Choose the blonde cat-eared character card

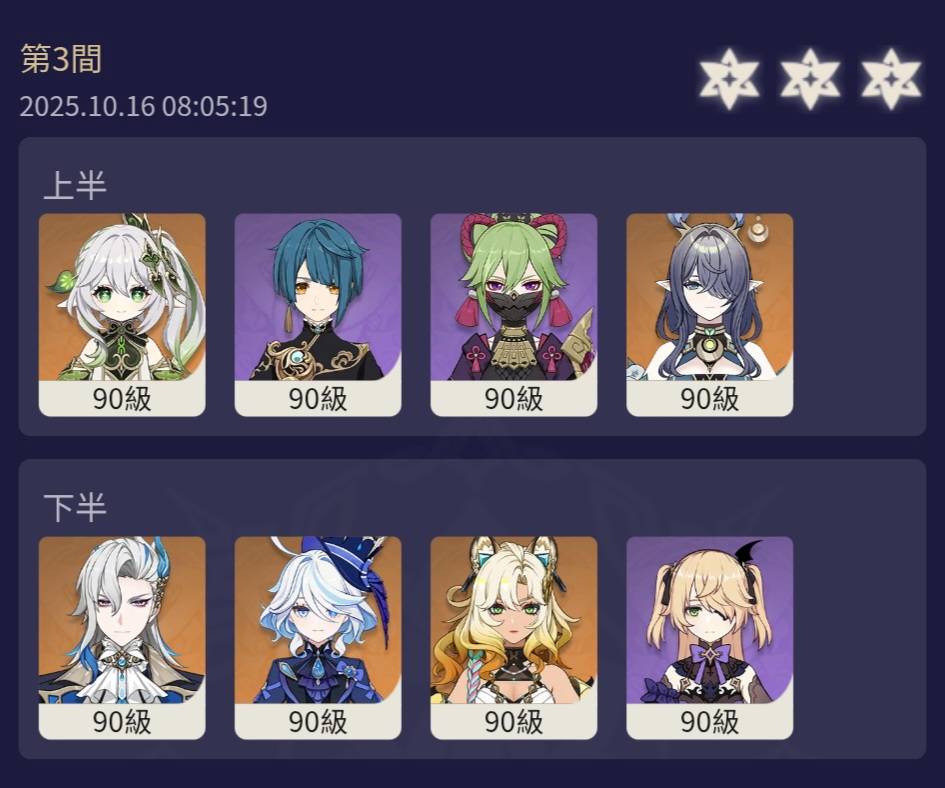point(514,623)
